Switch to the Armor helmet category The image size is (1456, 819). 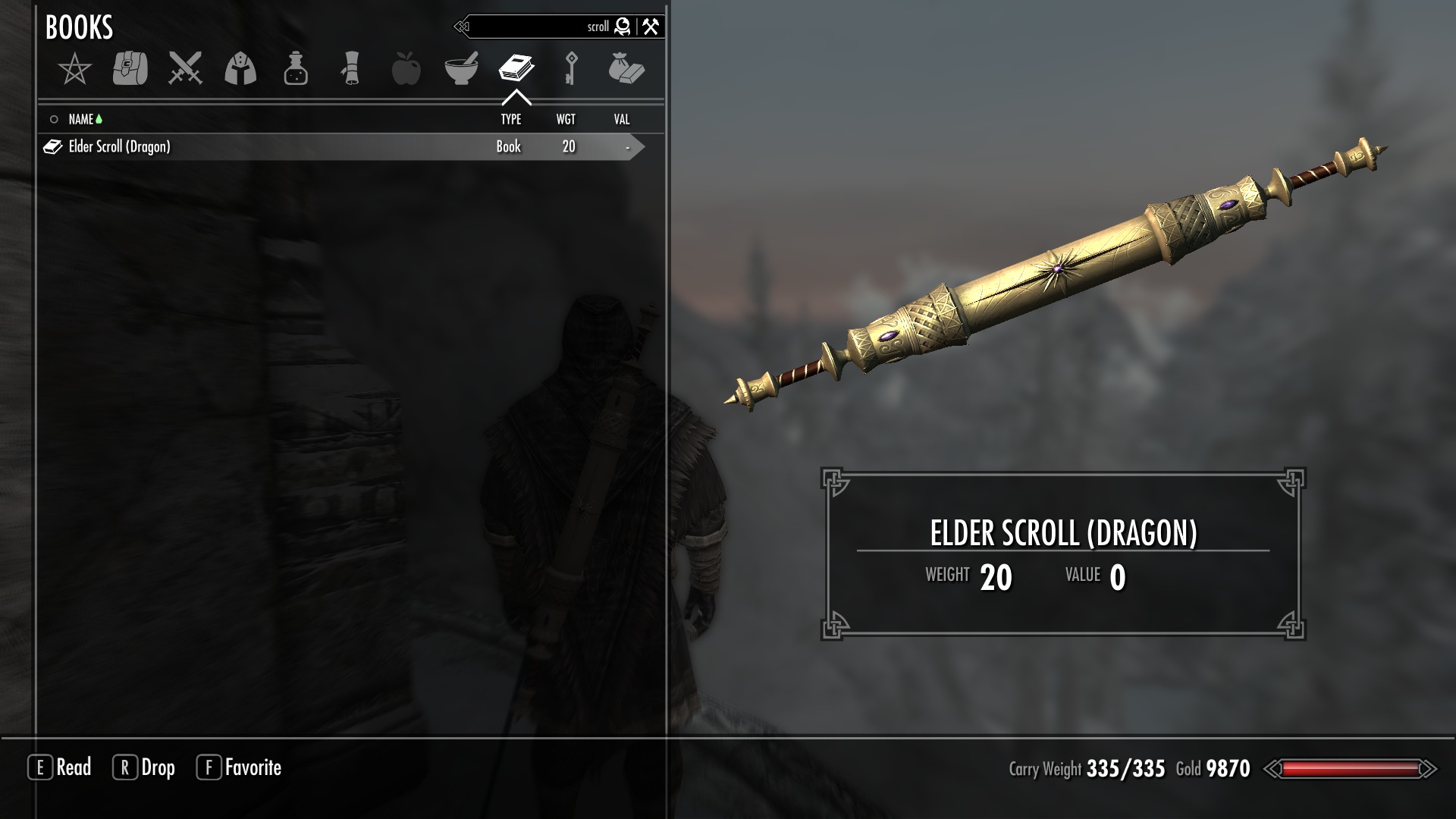coord(240,69)
